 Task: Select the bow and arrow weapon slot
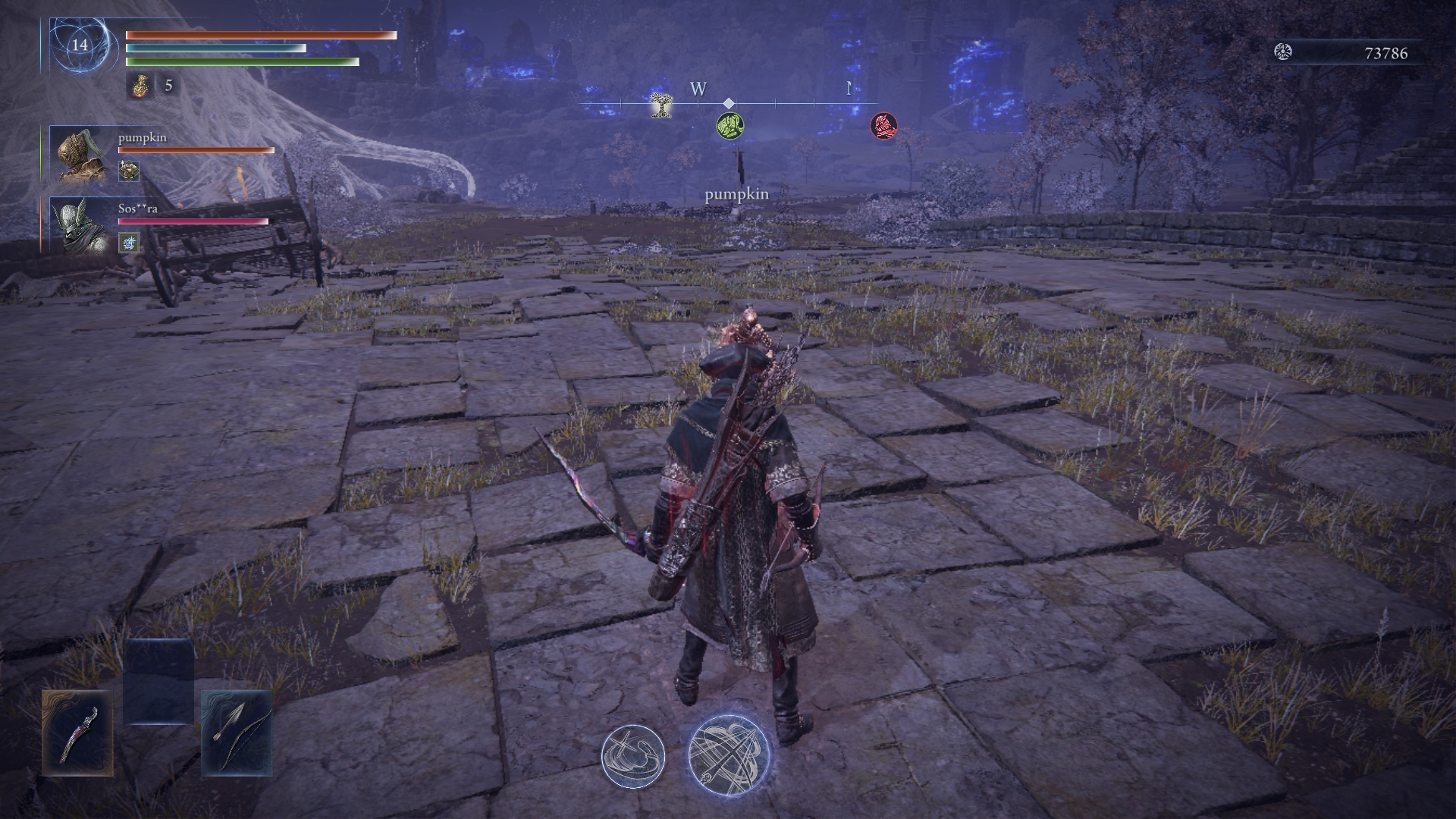point(237,733)
